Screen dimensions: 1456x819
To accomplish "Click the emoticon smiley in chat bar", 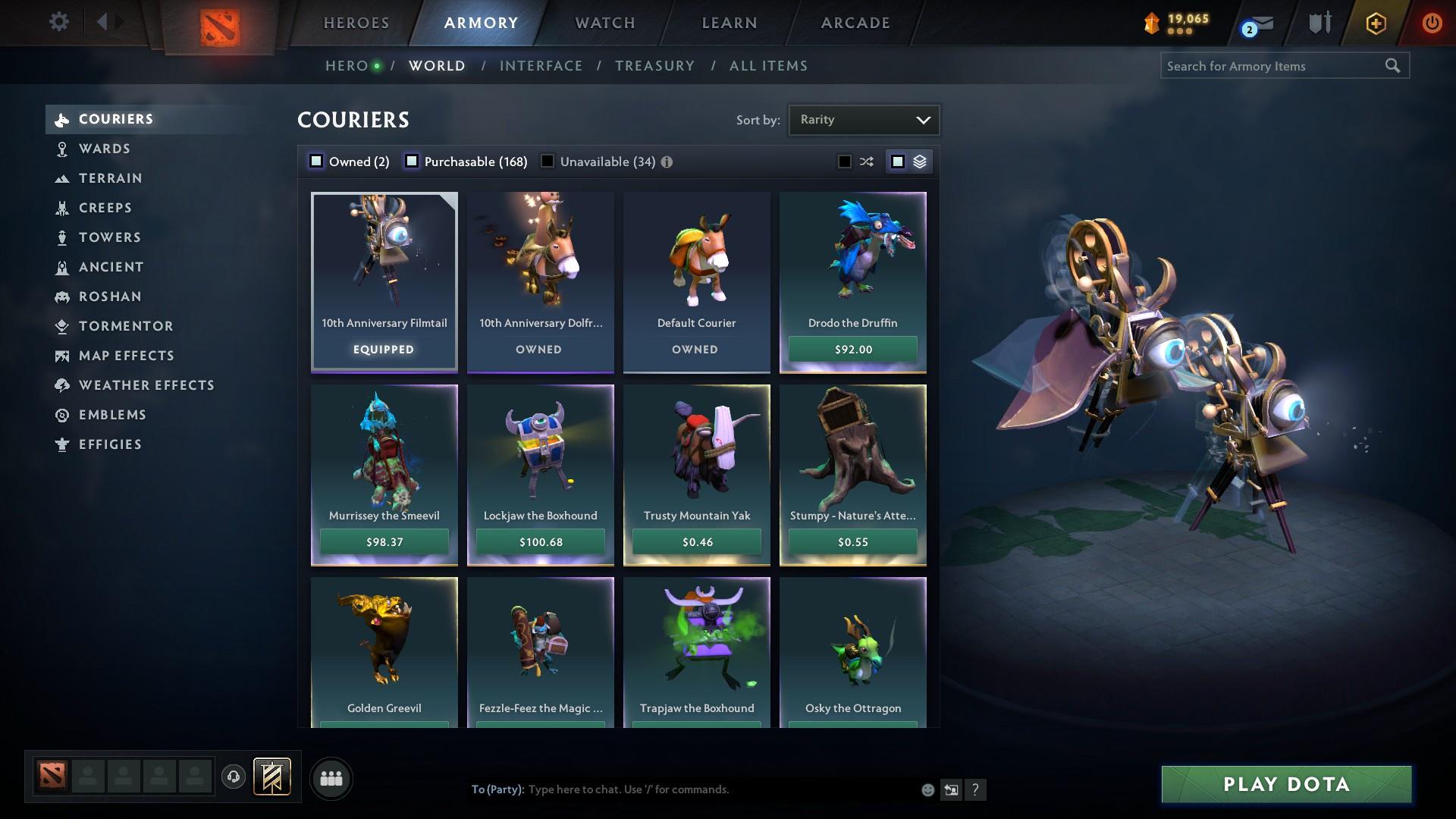I will click(927, 789).
